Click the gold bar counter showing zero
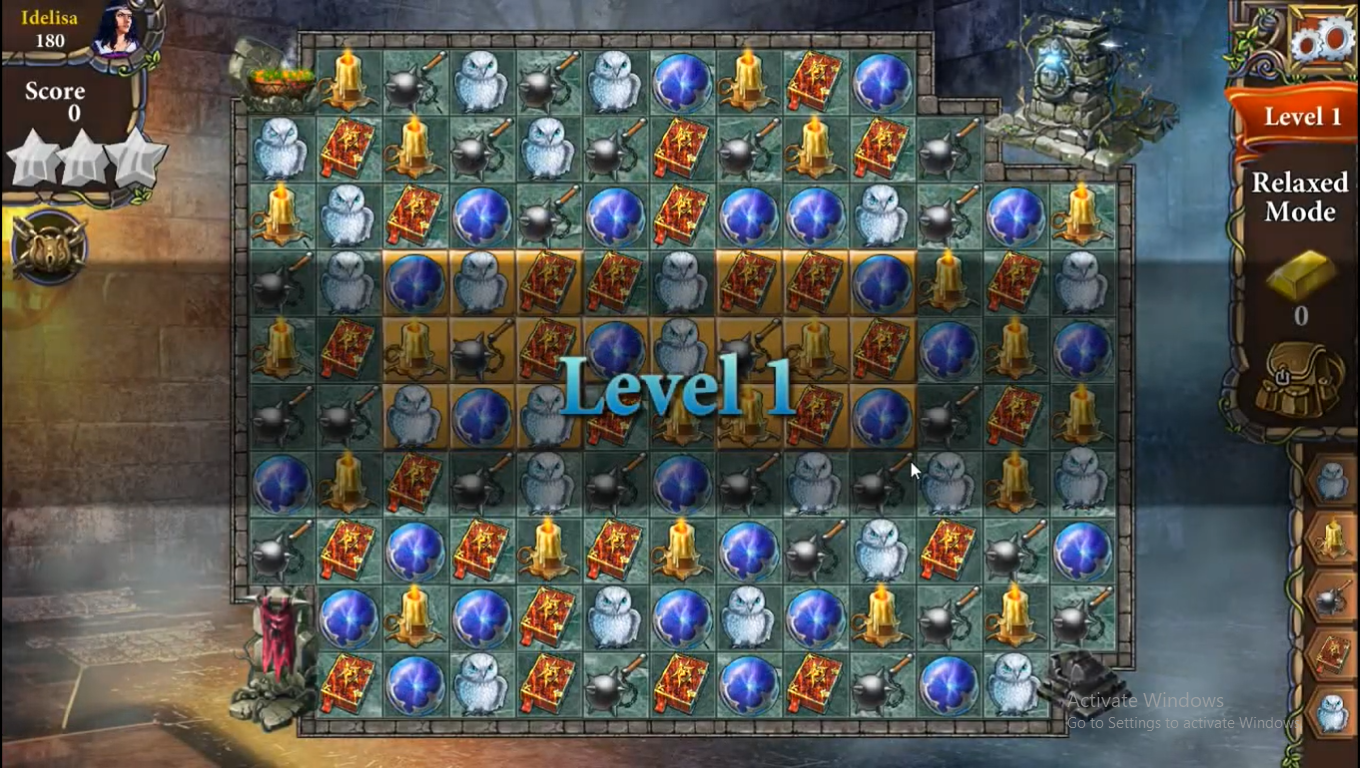Image resolution: width=1360 pixels, height=768 pixels. click(x=1300, y=300)
